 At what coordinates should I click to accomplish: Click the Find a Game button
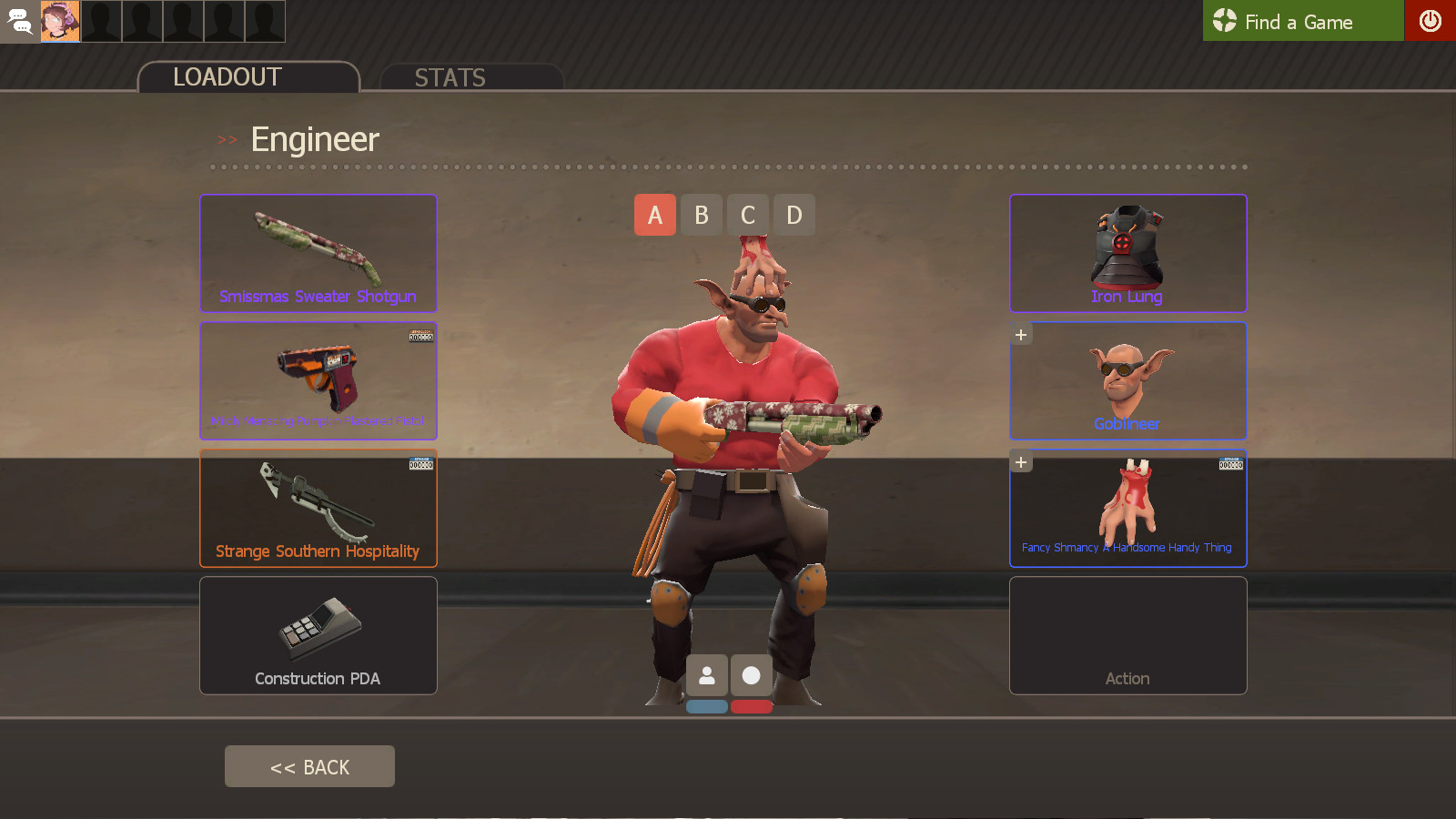point(1299,21)
